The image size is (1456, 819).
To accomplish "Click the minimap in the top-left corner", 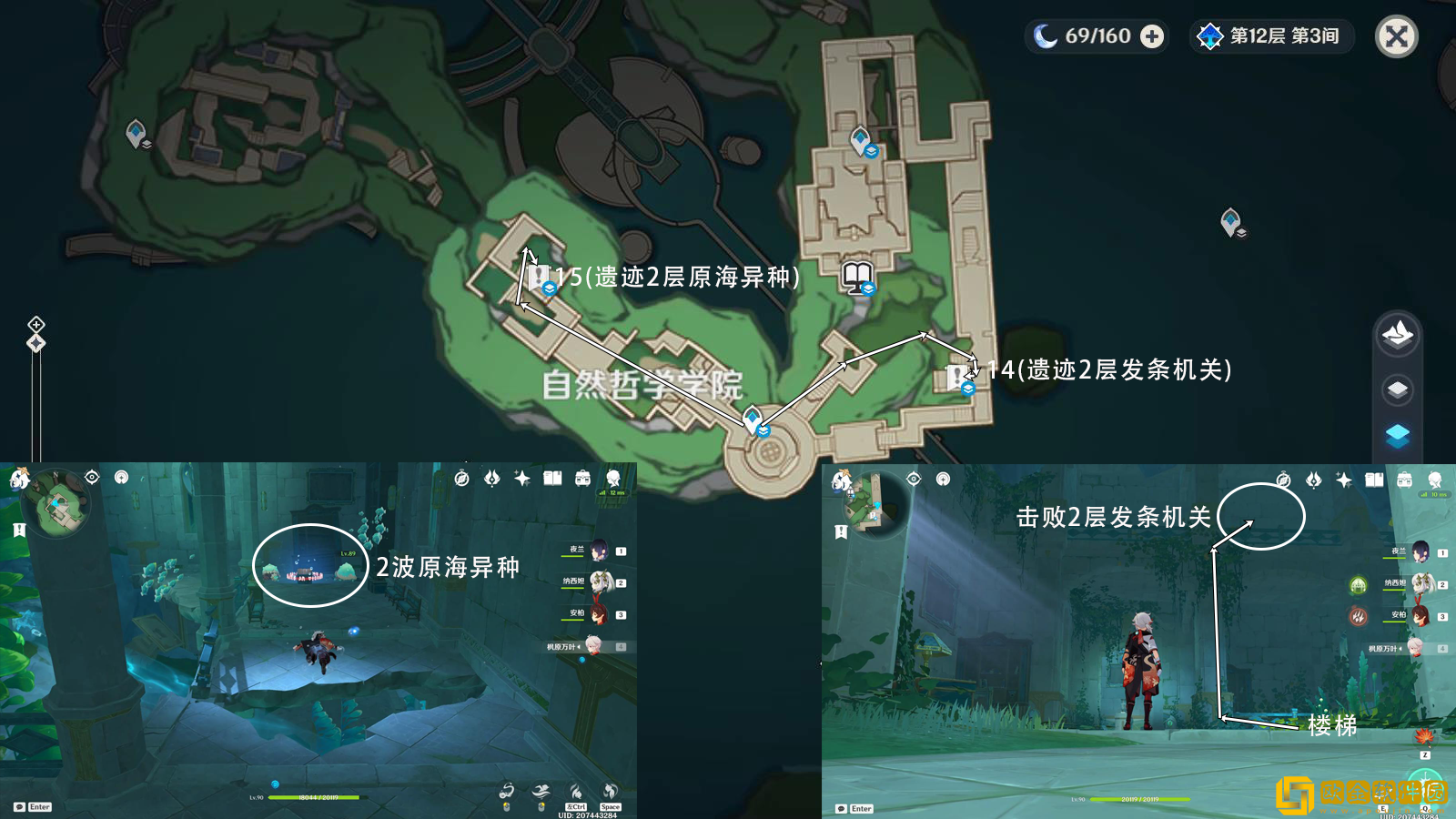I will 55,510.
